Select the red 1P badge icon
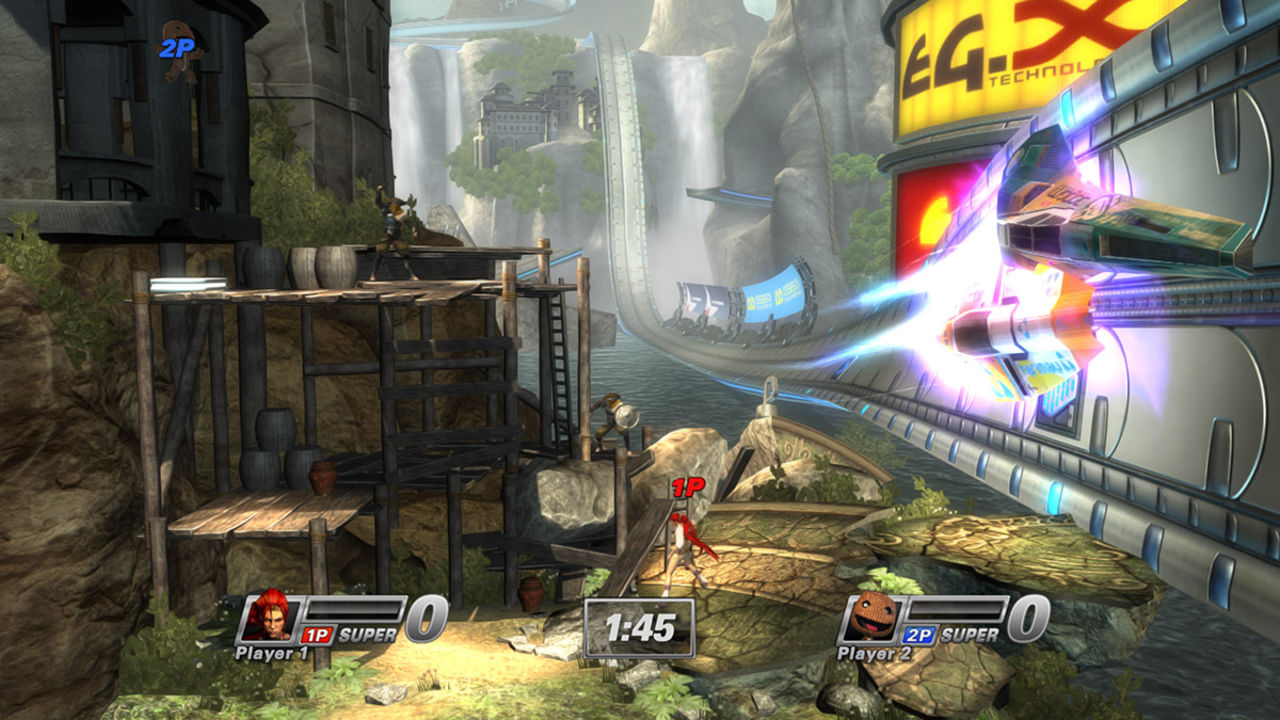The width and height of the screenshot is (1280, 720). (x=317, y=633)
